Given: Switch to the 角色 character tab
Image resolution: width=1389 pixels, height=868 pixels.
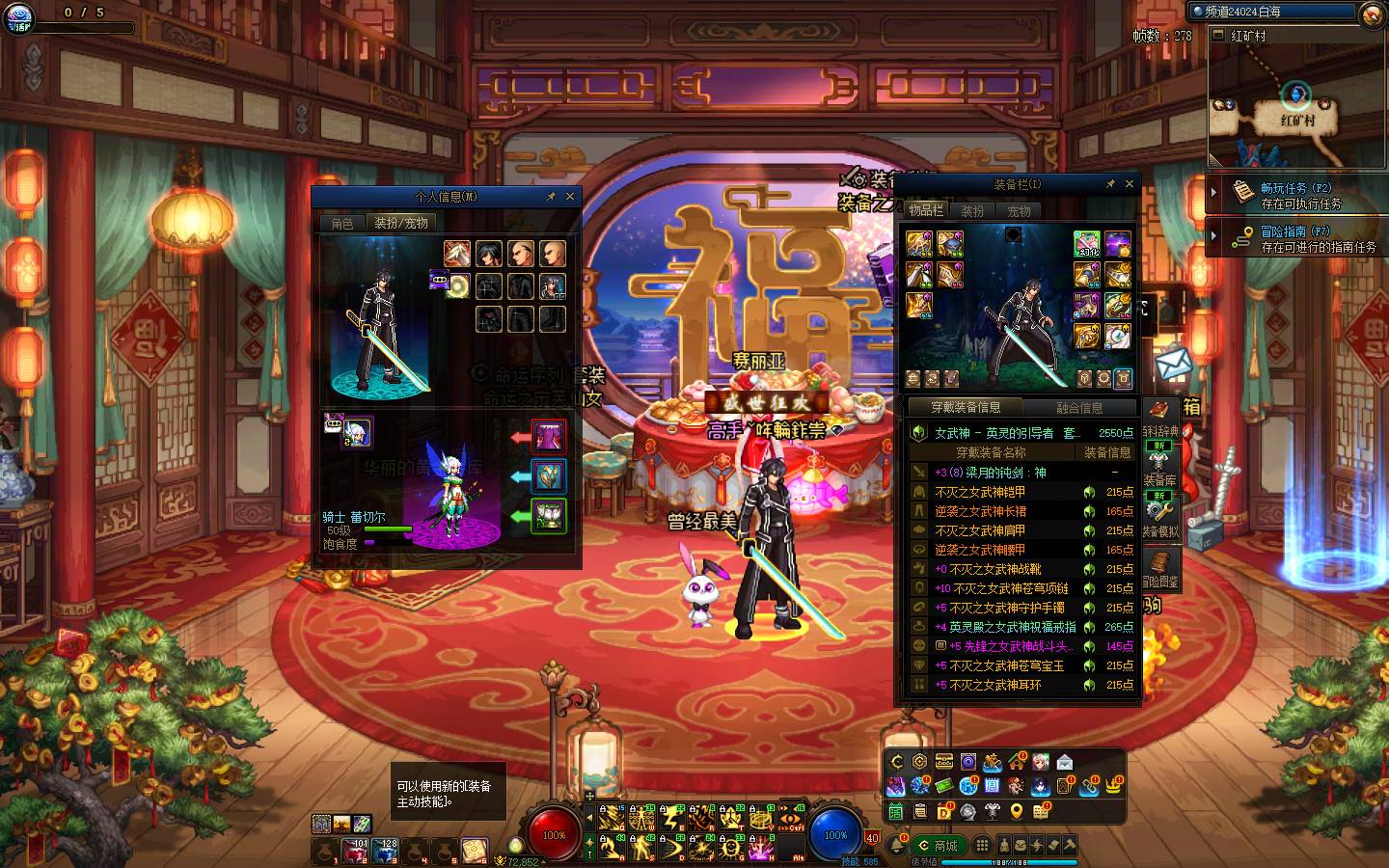Looking at the screenshot, I should point(342,223).
